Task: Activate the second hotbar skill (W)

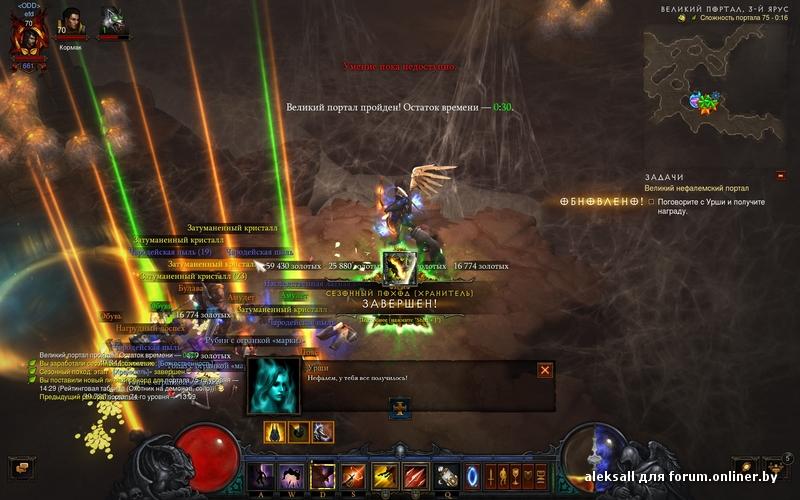Action: (x=291, y=475)
